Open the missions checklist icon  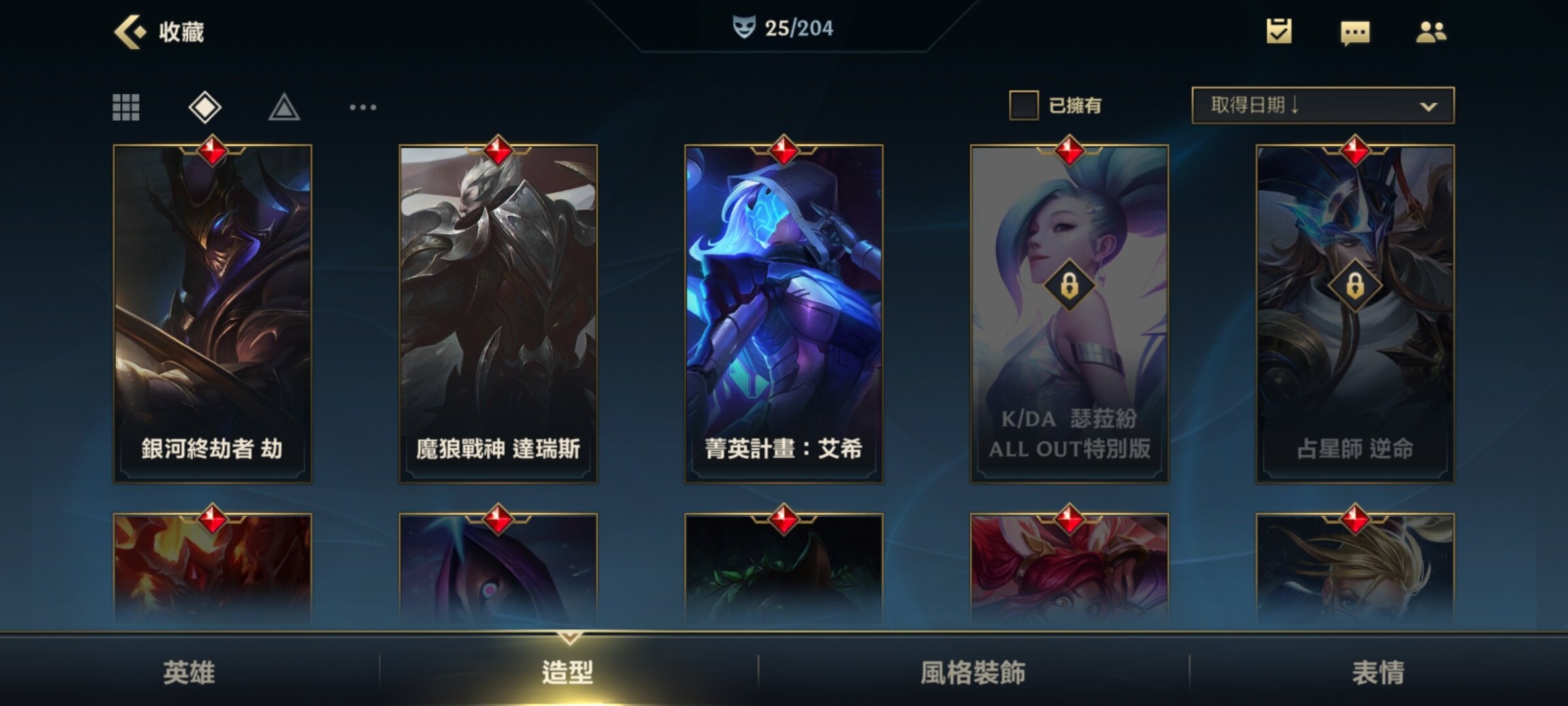tap(1279, 31)
